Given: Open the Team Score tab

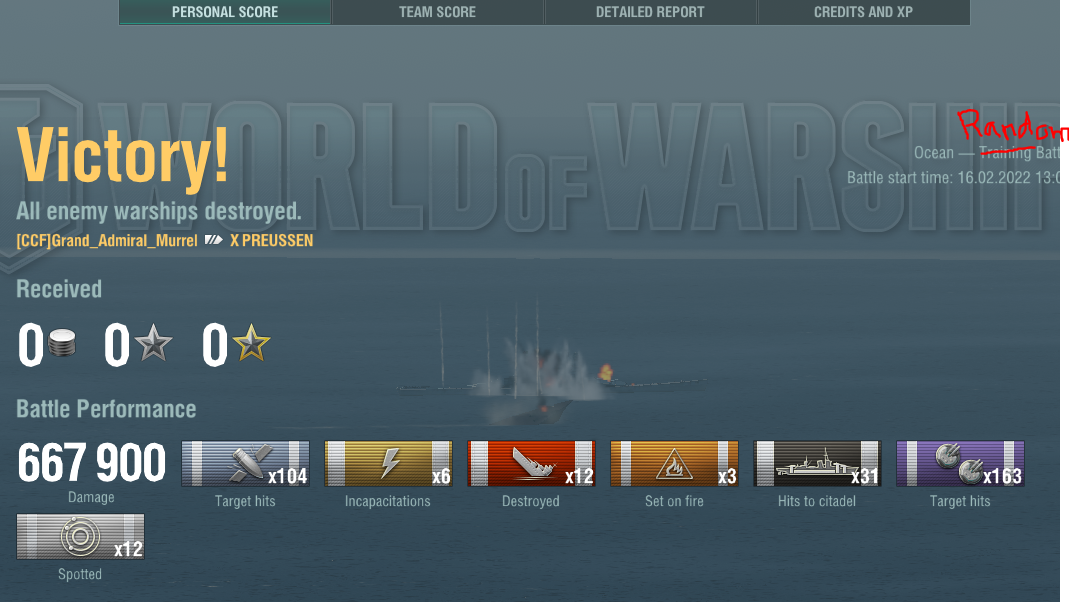Looking at the screenshot, I should click(x=437, y=12).
